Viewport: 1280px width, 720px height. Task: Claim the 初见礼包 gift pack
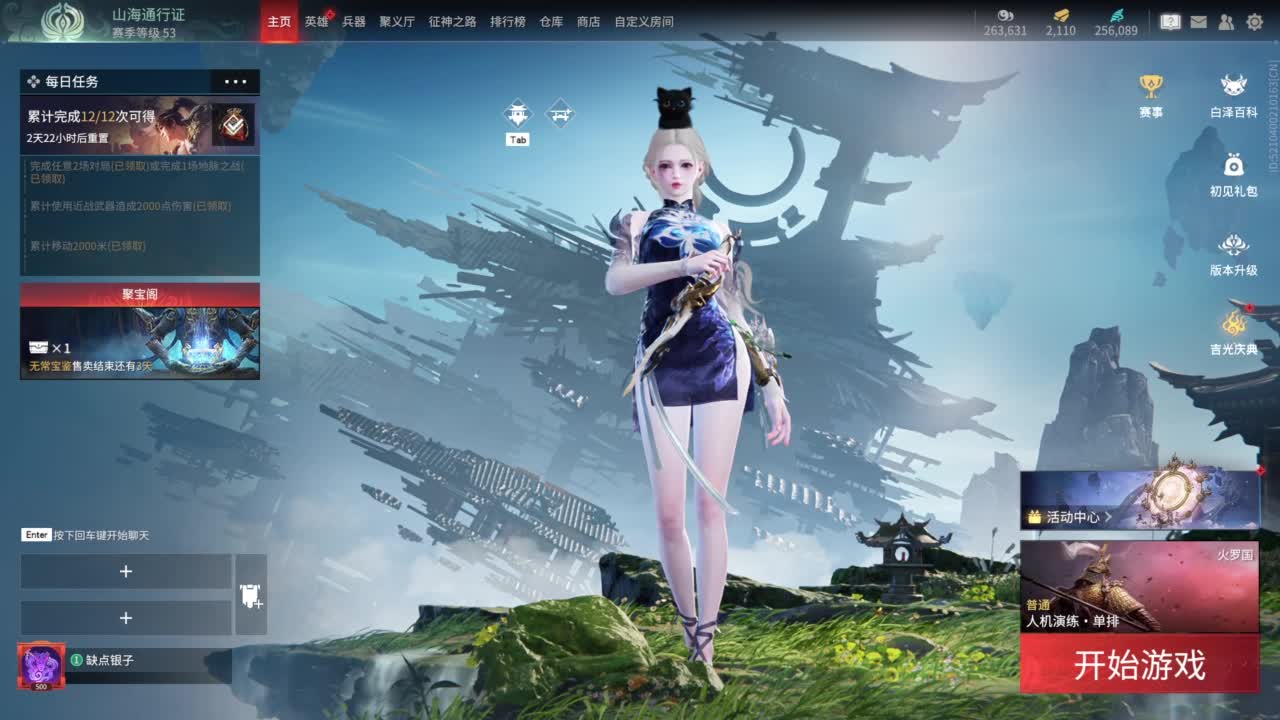click(1234, 175)
